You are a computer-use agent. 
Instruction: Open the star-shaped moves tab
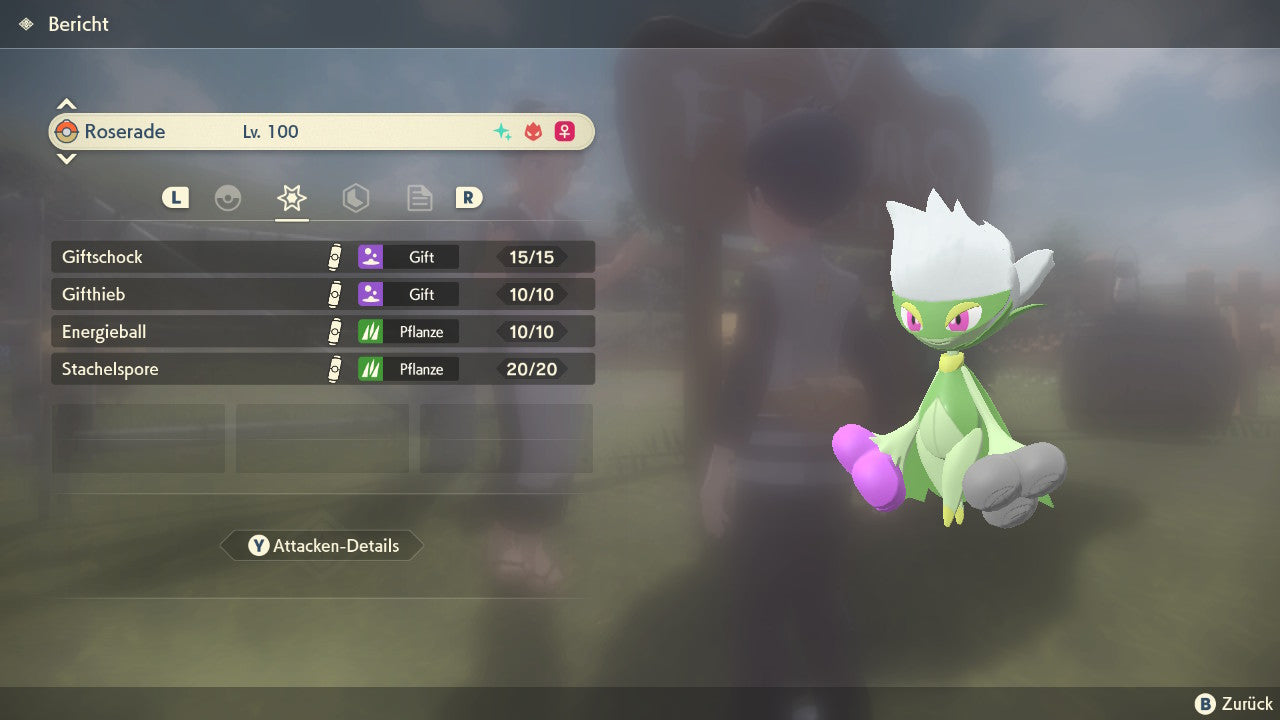[291, 198]
